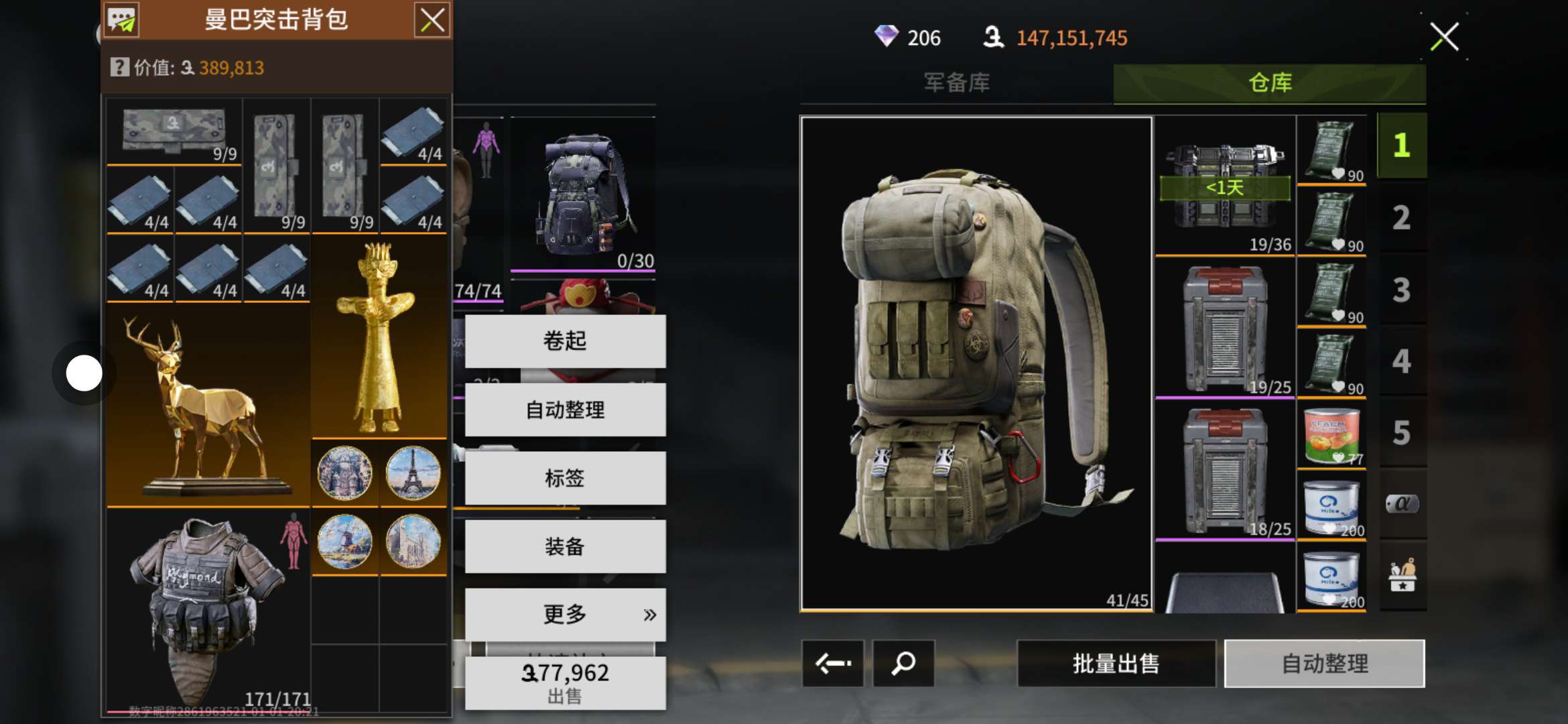Open the magnifier search button
1568x724 pixels.
(903, 664)
